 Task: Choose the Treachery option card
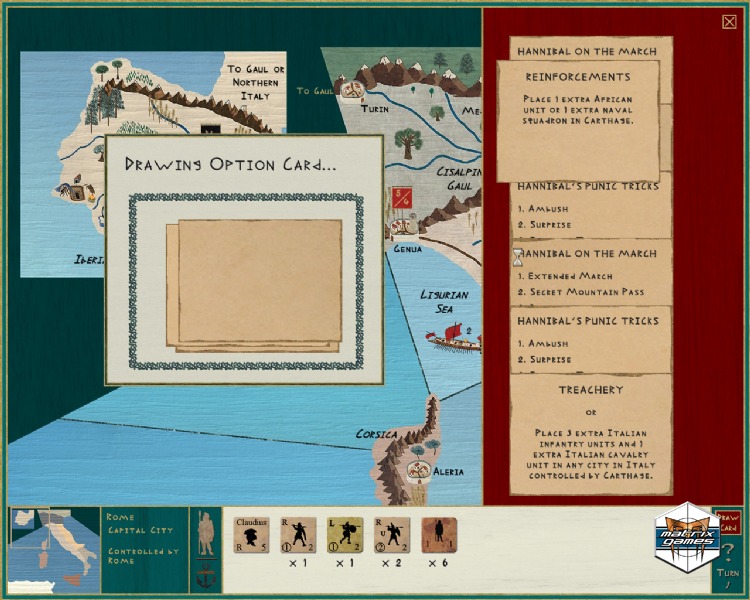pyautogui.click(x=590, y=432)
